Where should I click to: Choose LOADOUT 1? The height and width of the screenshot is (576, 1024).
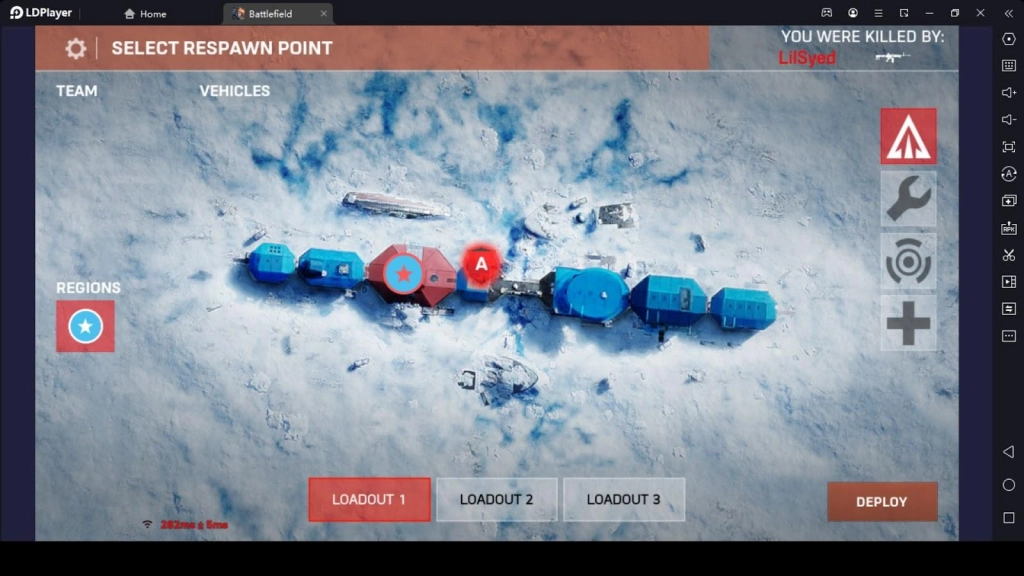(369, 499)
